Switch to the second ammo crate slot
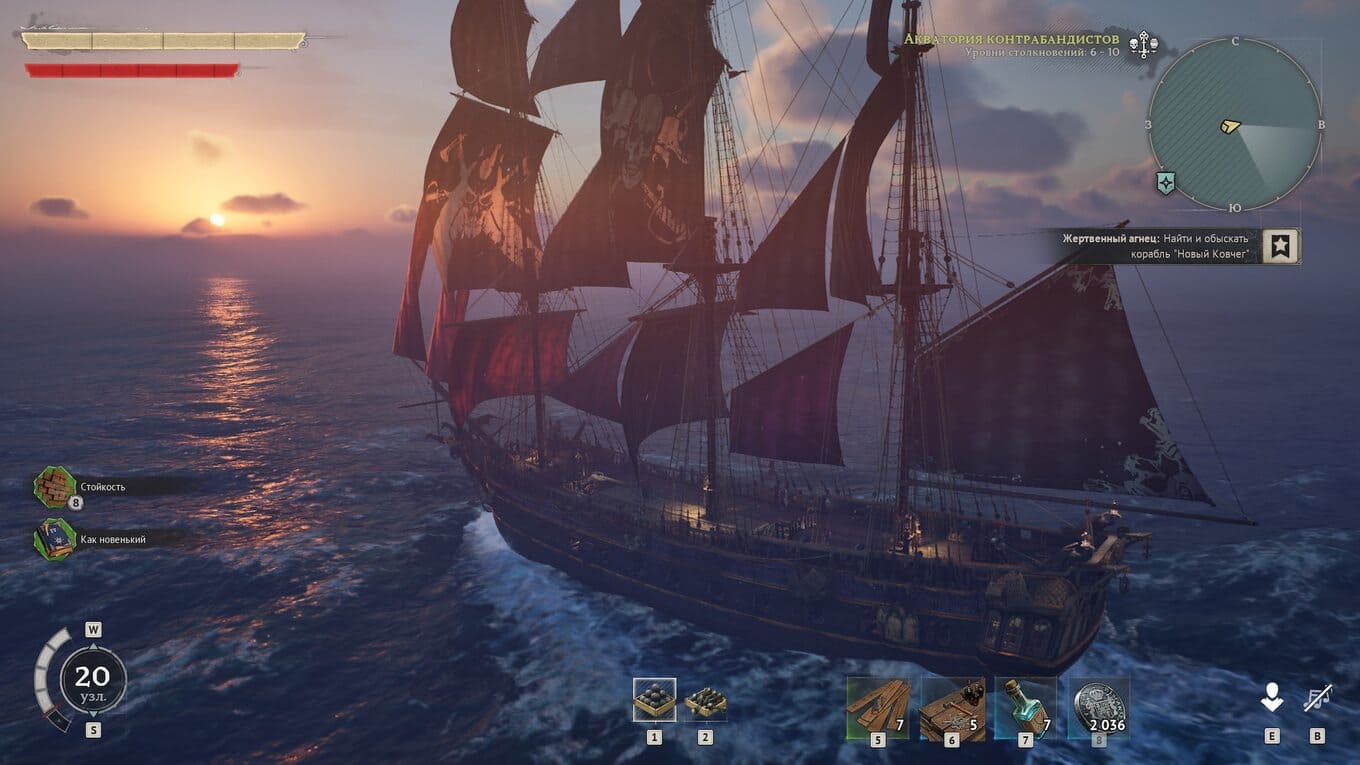The image size is (1360, 765). [705, 701]
